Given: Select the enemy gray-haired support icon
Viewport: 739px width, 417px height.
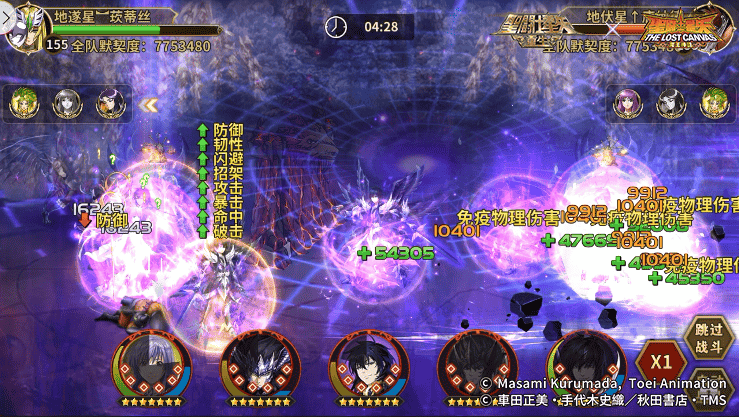Looking at the screenshot, I should [671, 103].
